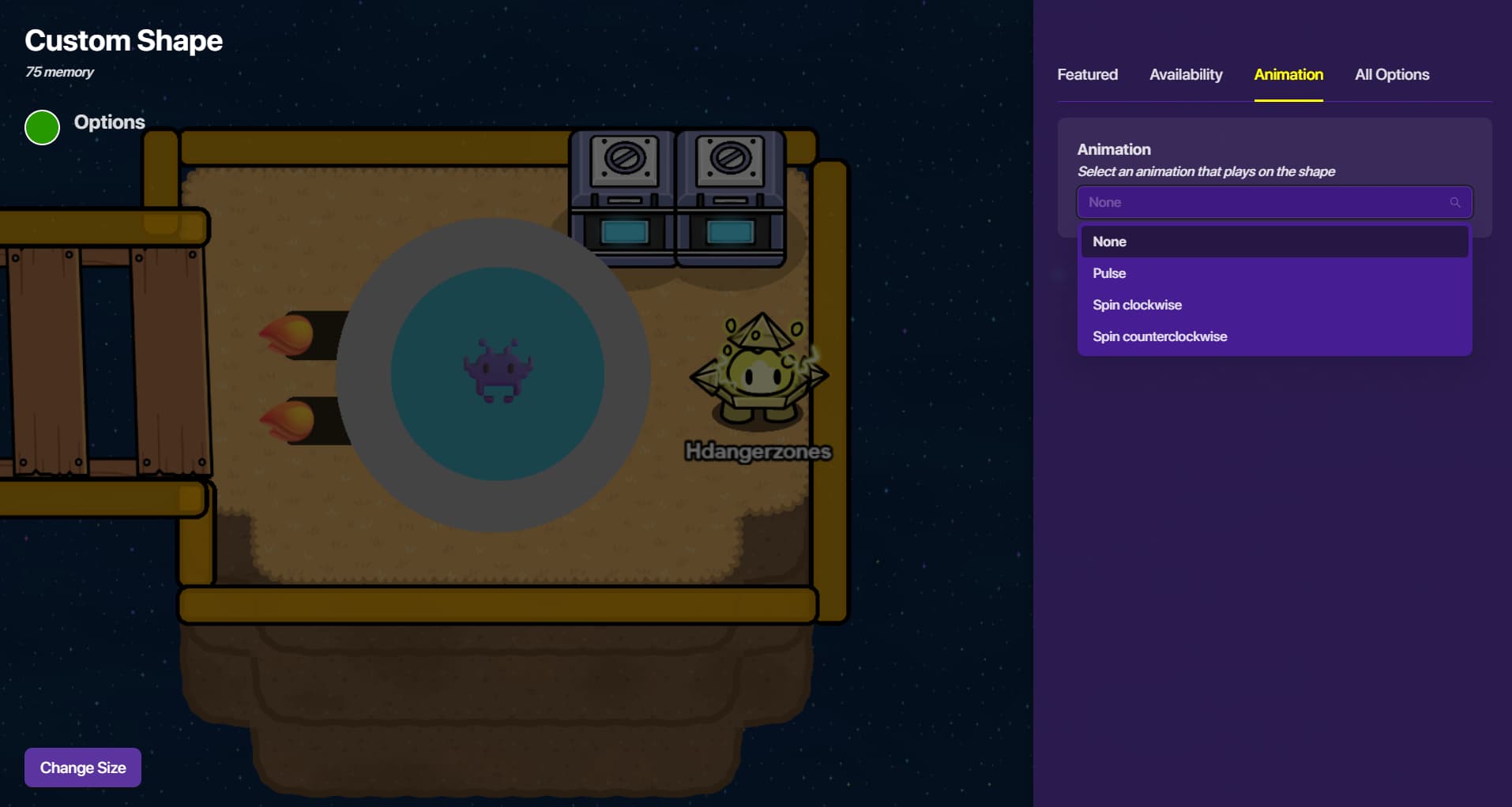Choose None from the animation list
The height and width of the screenshot is (807, 1512).
coord(1273,242)
